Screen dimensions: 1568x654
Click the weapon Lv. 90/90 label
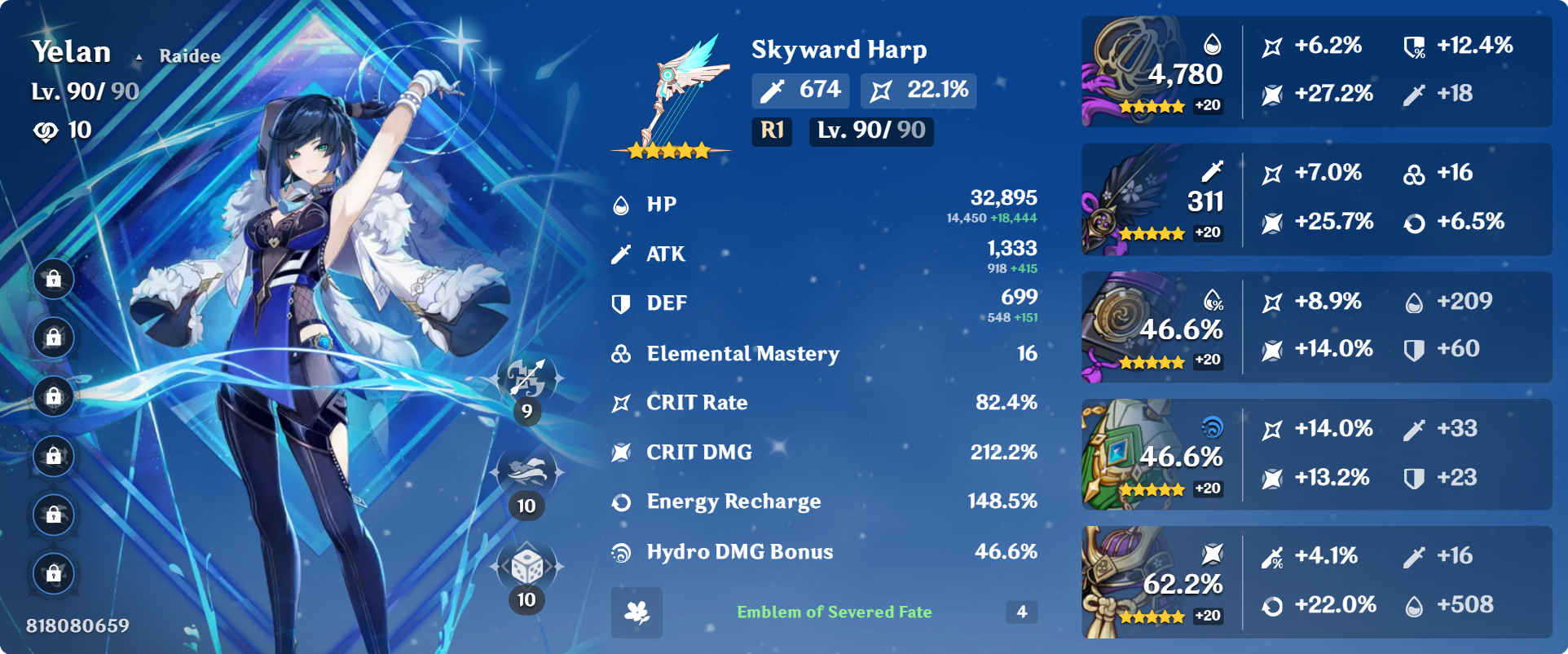(870, 131)
